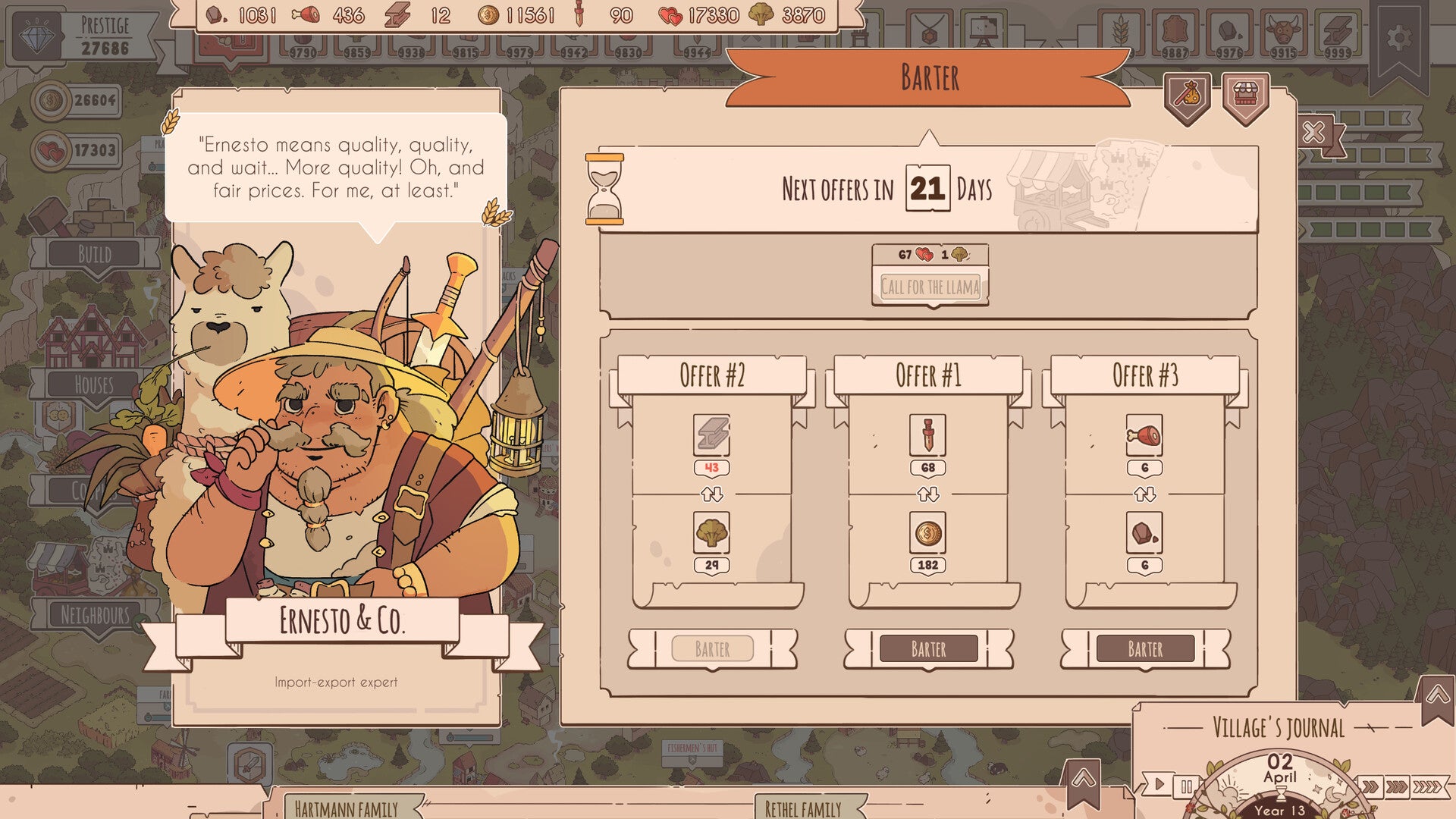Viewport: 1456px width, 819px height.
Task: Close the Barter window
Action: point(1314,133)
